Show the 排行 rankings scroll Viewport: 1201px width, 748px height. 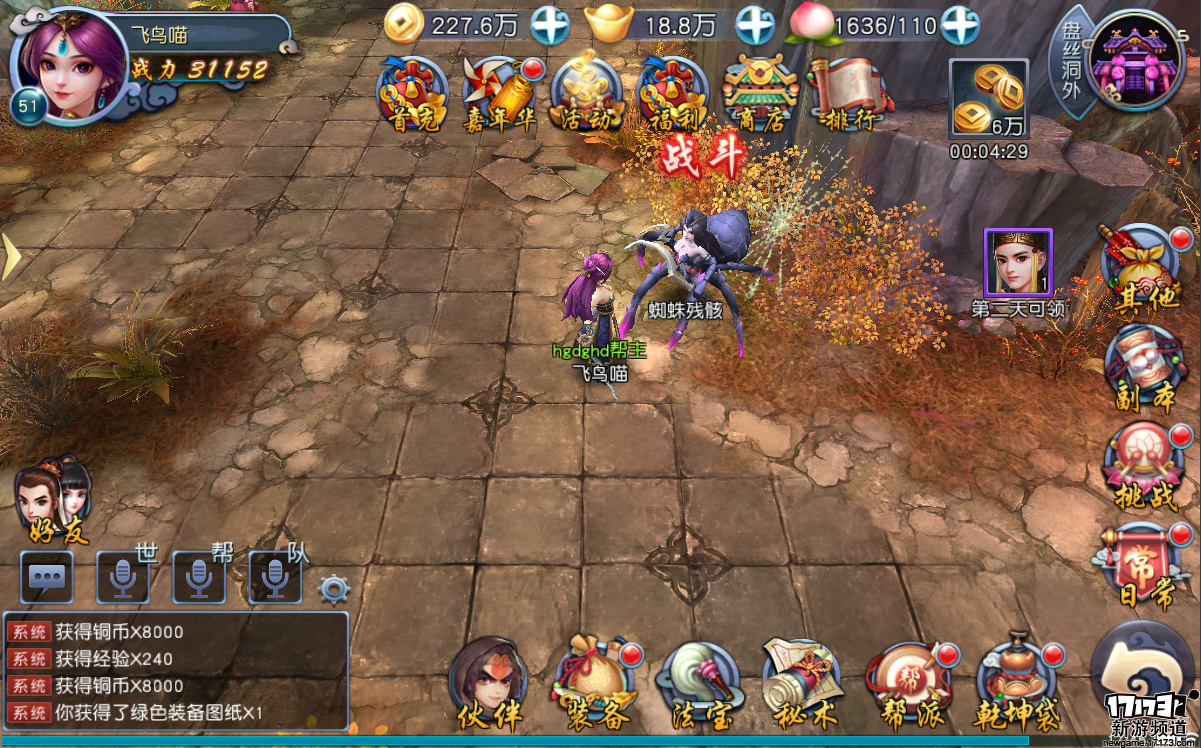coord(846,93)
